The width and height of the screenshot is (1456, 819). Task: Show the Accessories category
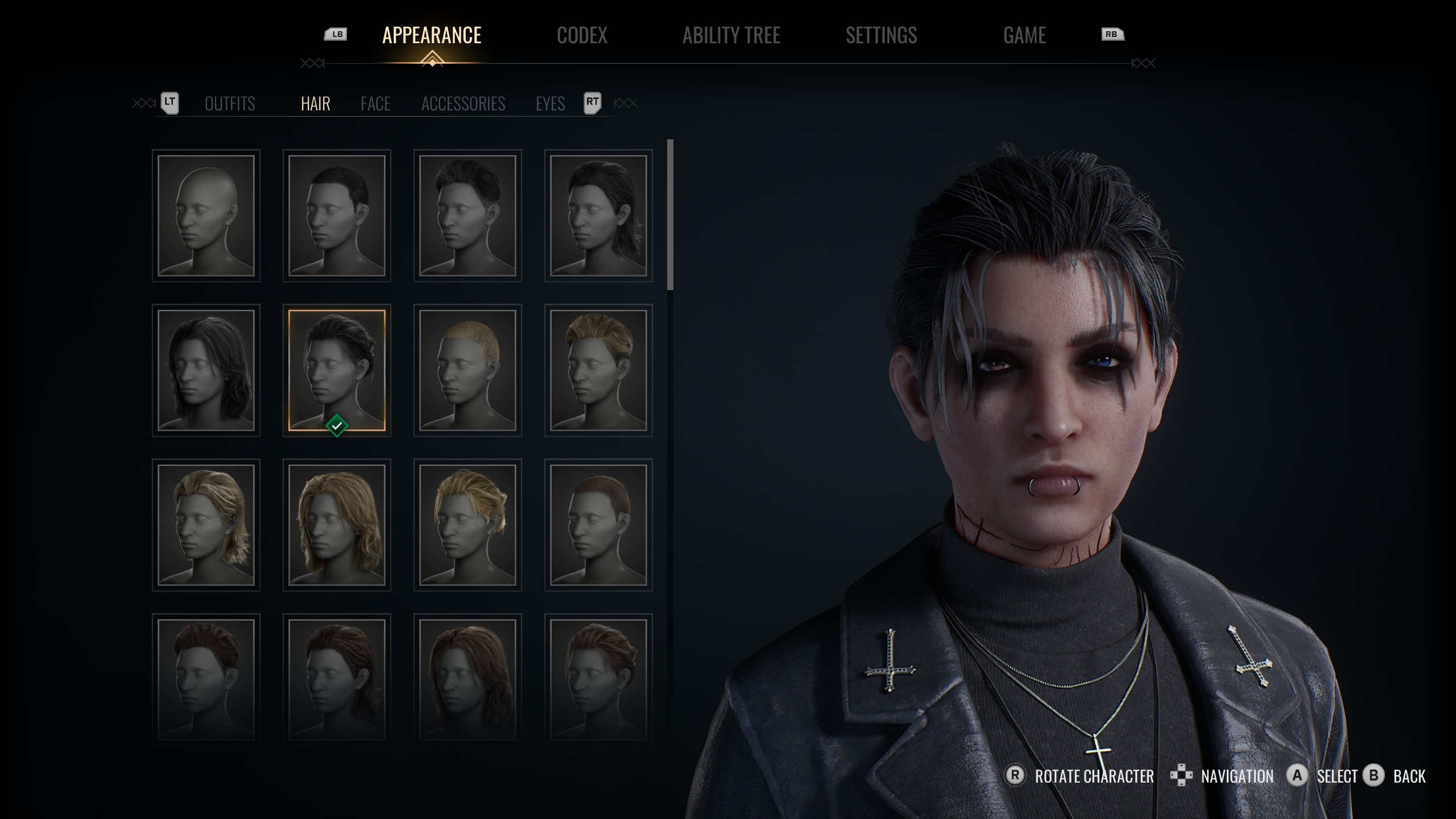463,104
